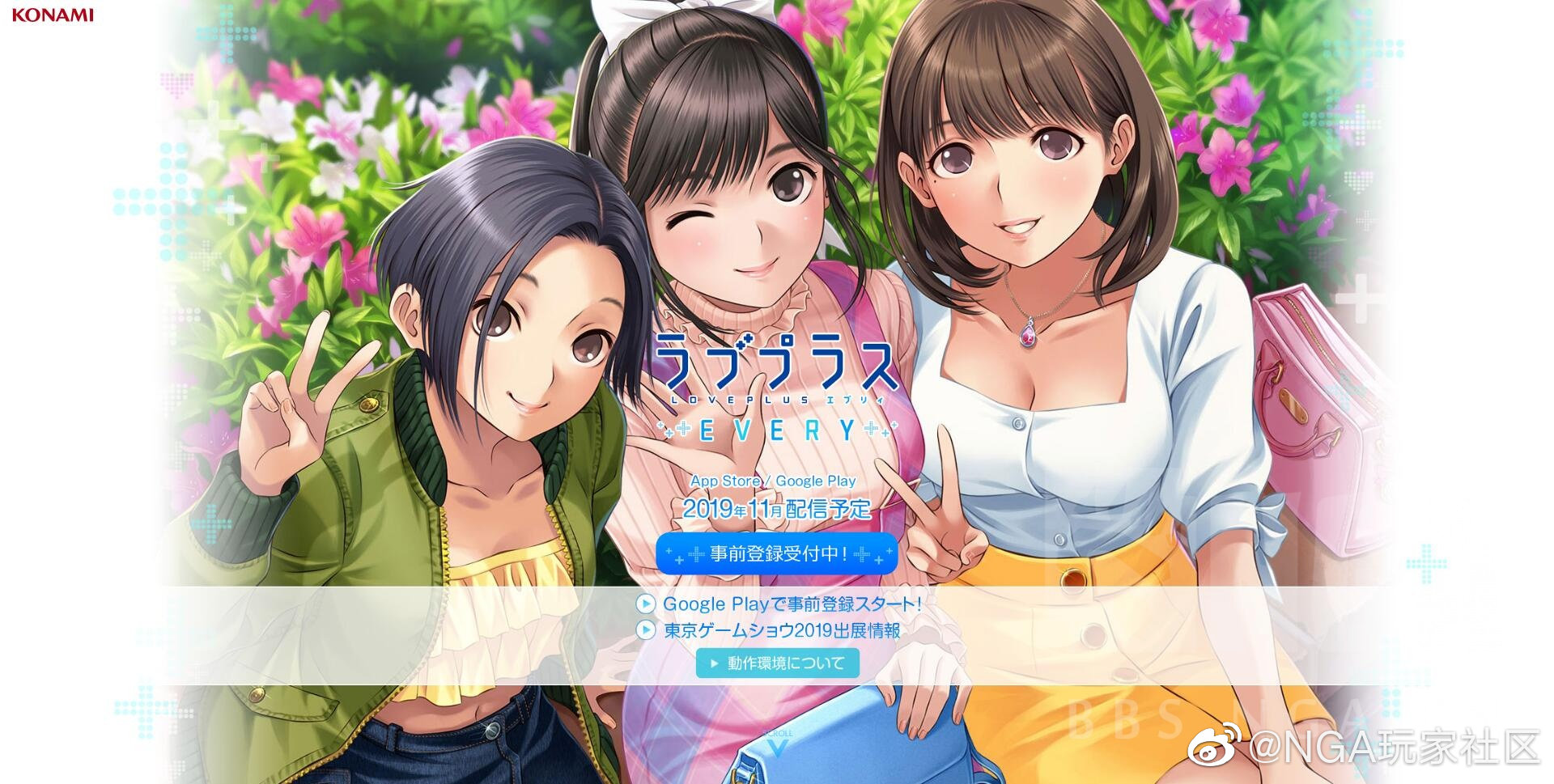Viewport: 1554px width, 784px height.
Task: Click the KONAMI logo
Action: coord(51,14)
